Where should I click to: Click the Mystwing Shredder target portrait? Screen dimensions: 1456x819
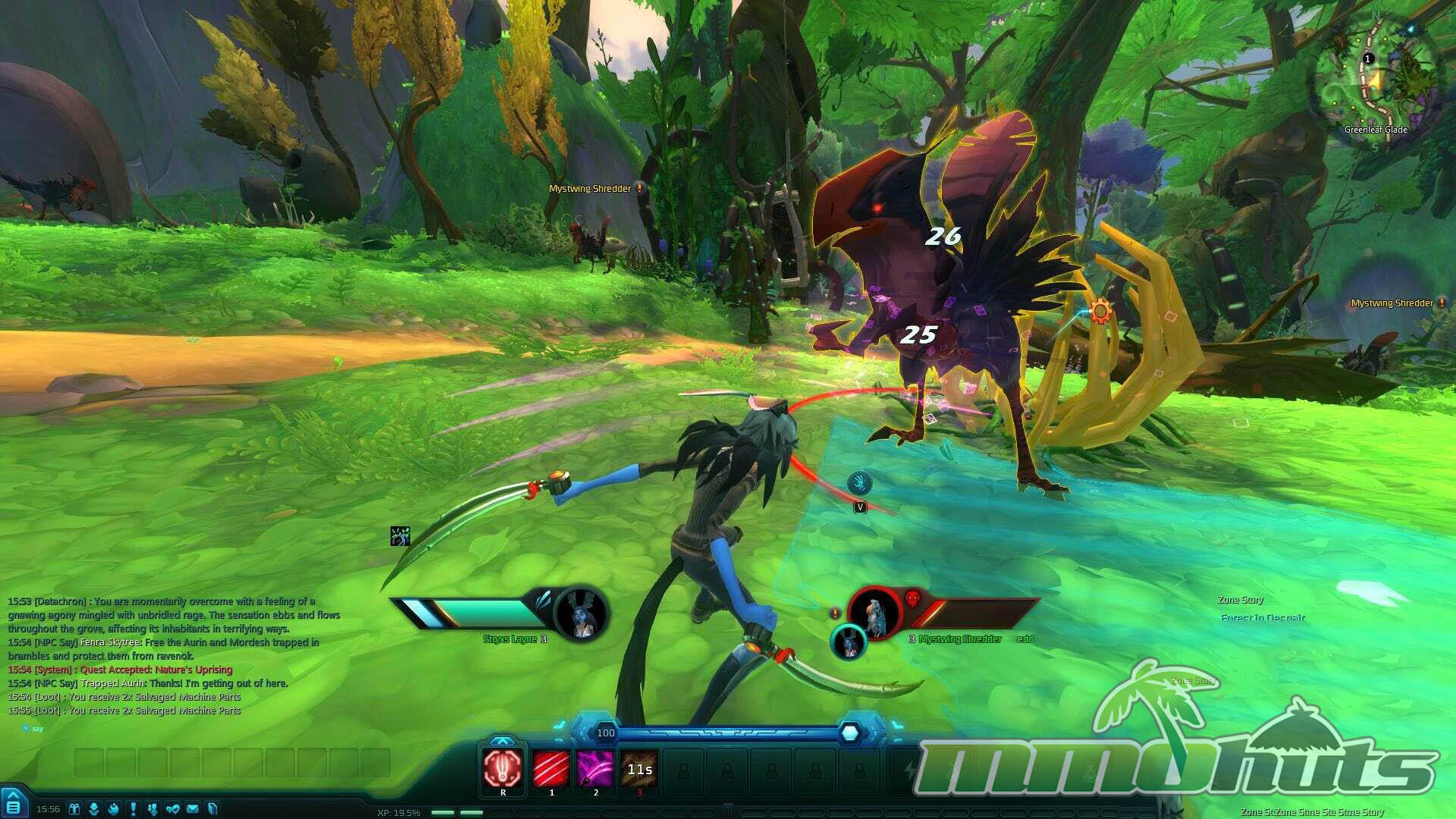coord(875,613)
